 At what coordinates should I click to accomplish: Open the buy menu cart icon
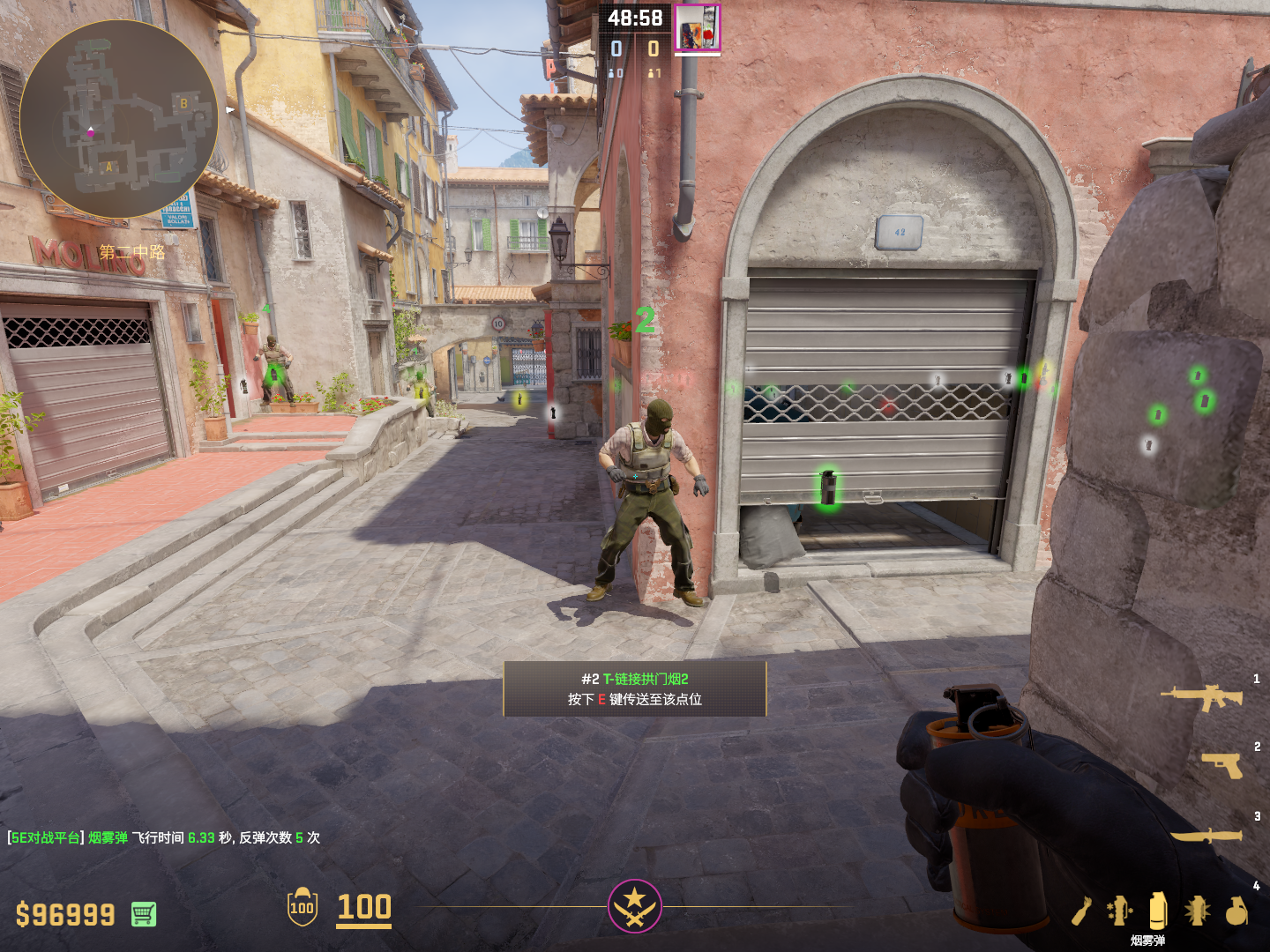(144, 914)
